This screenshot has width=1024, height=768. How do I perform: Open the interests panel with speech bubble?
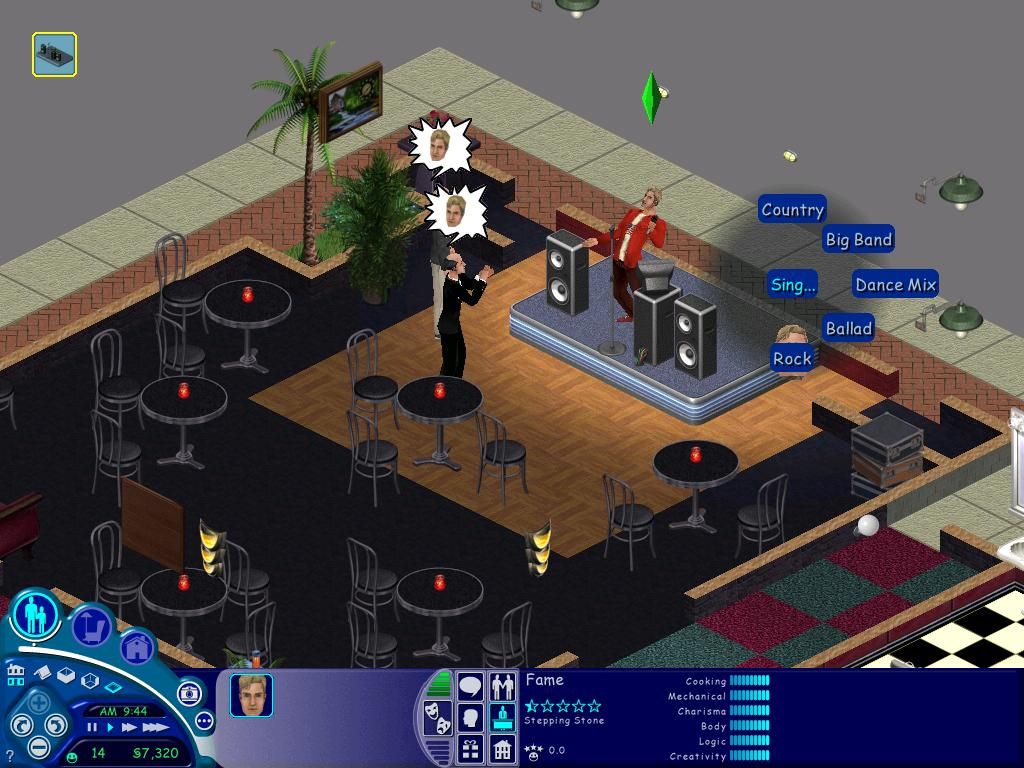click(x=470, y=686)
